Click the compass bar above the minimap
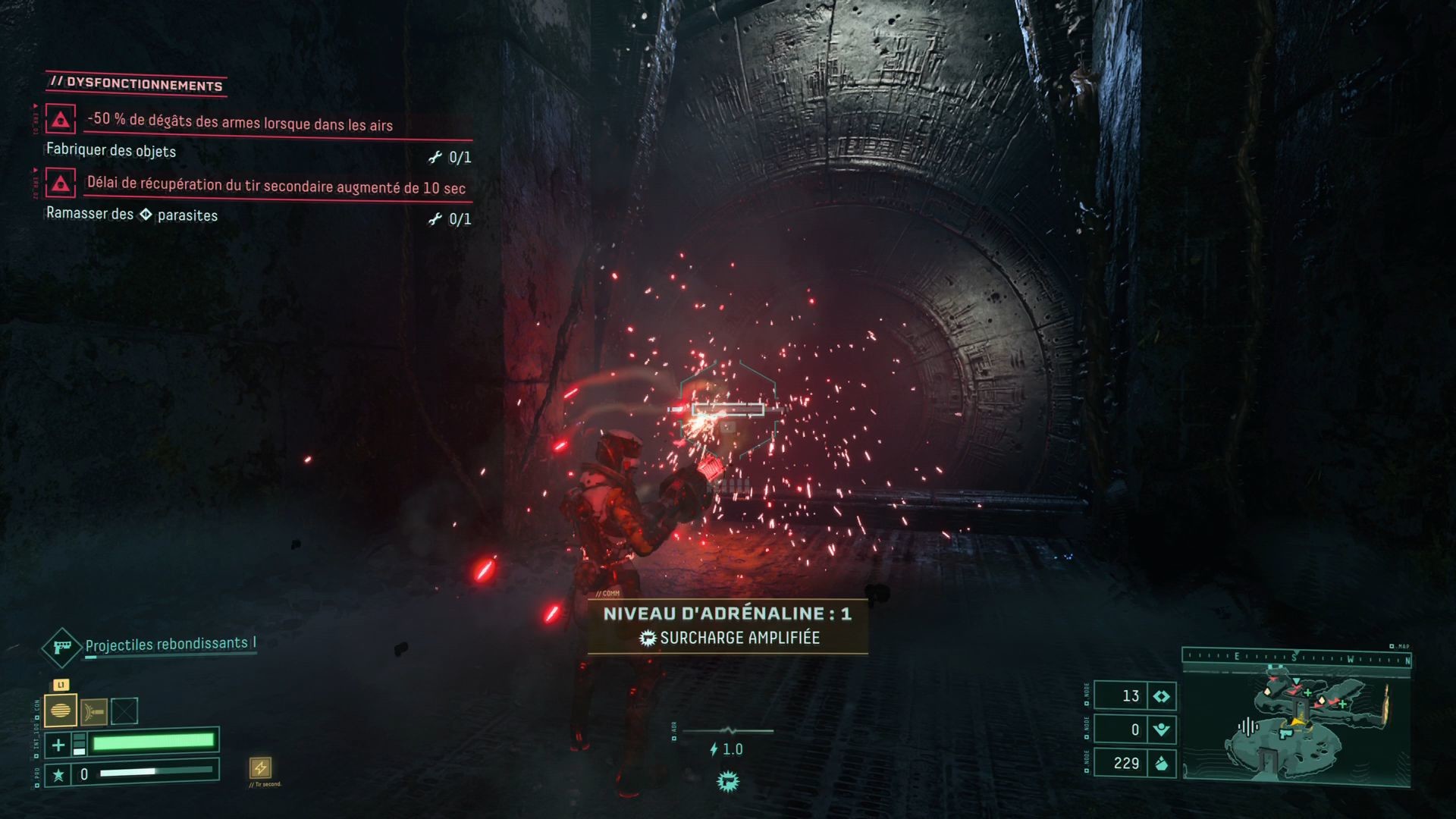The height and width of the screenshot is (819, 1456). click(1297, 658)
